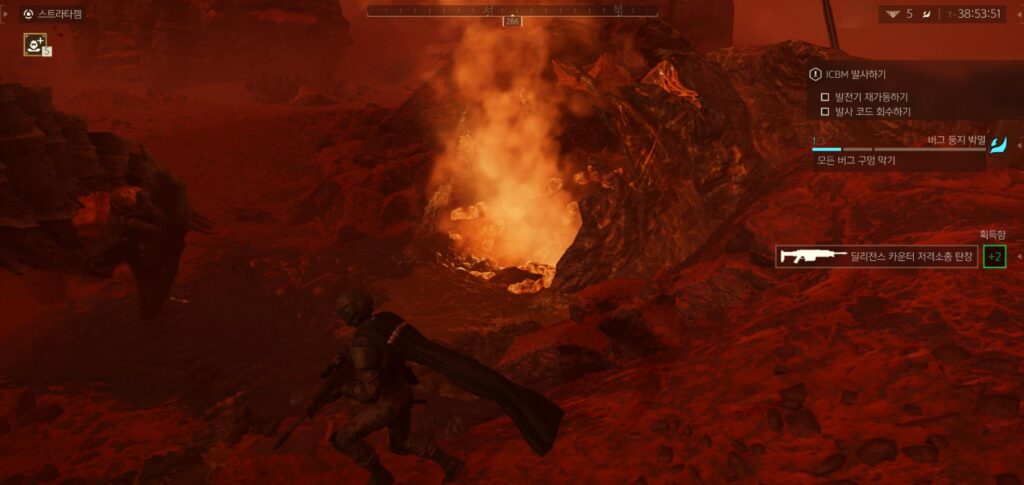This screenshot has height=485, width=1024.
Task: Click the blue bug nest objective icon
Action: pyautogui.click(x=999, y=146)
